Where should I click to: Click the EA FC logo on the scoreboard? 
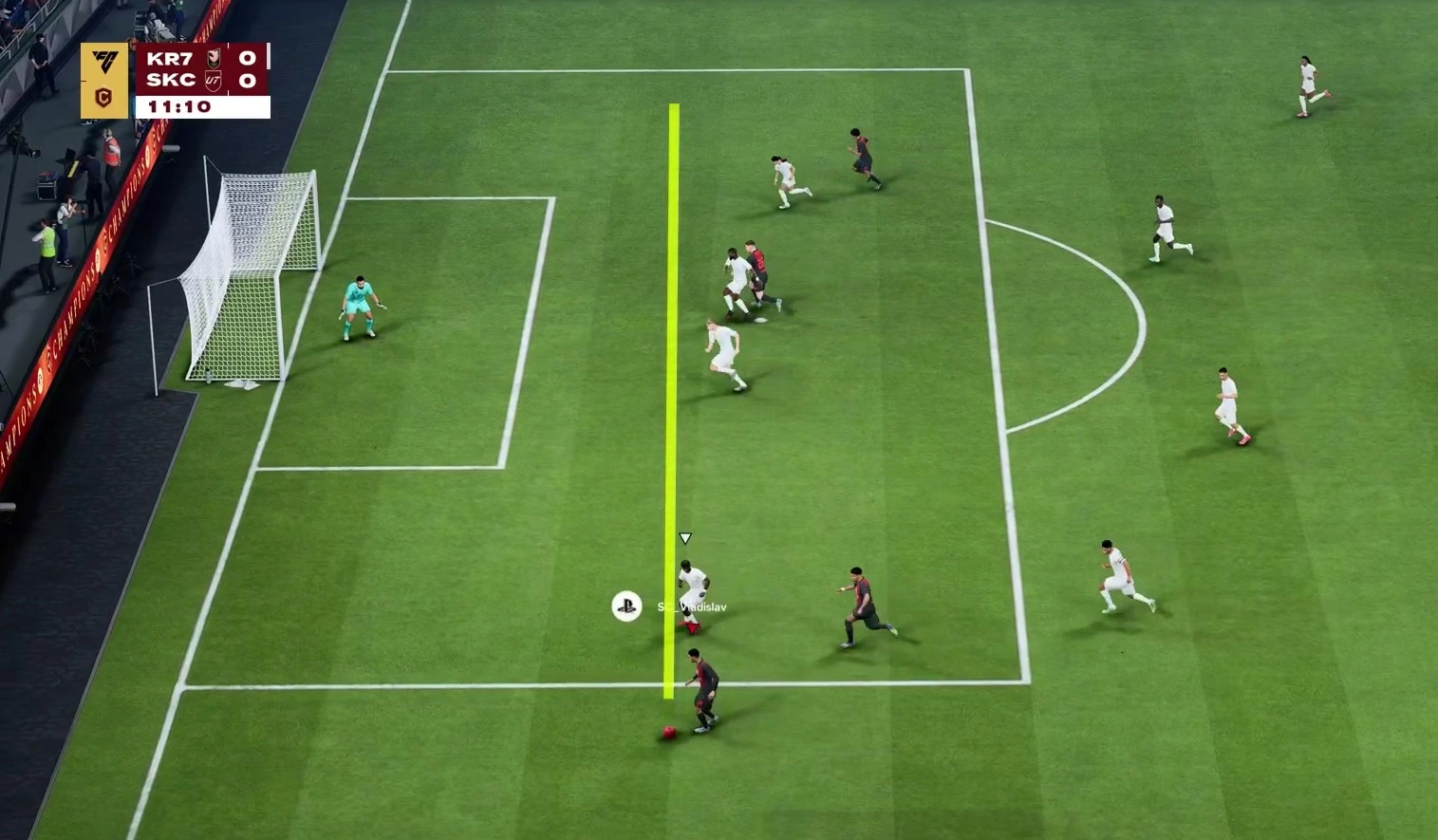[x=104, y=59]
